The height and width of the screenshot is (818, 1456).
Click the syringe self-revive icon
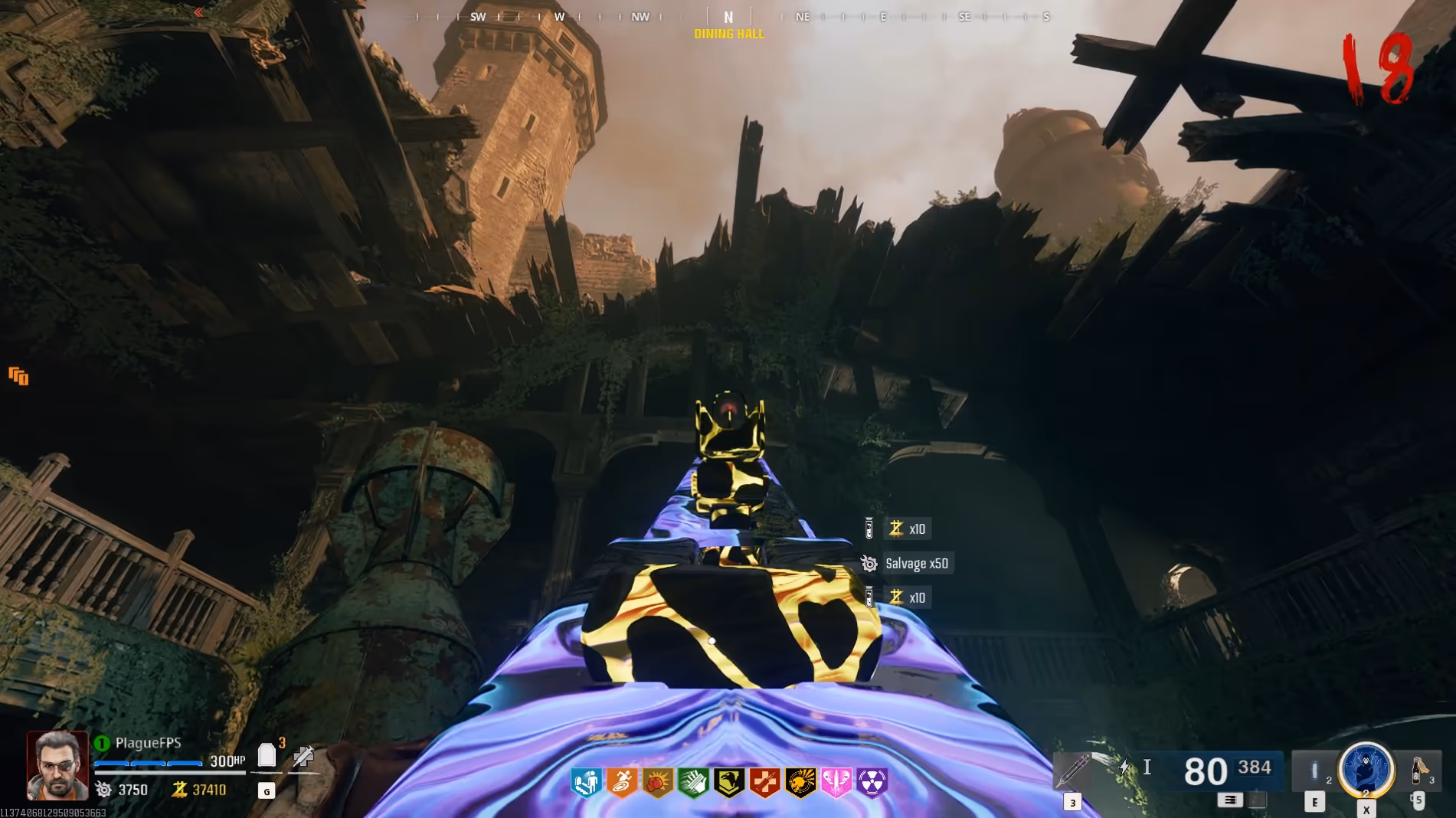[303, 757]
